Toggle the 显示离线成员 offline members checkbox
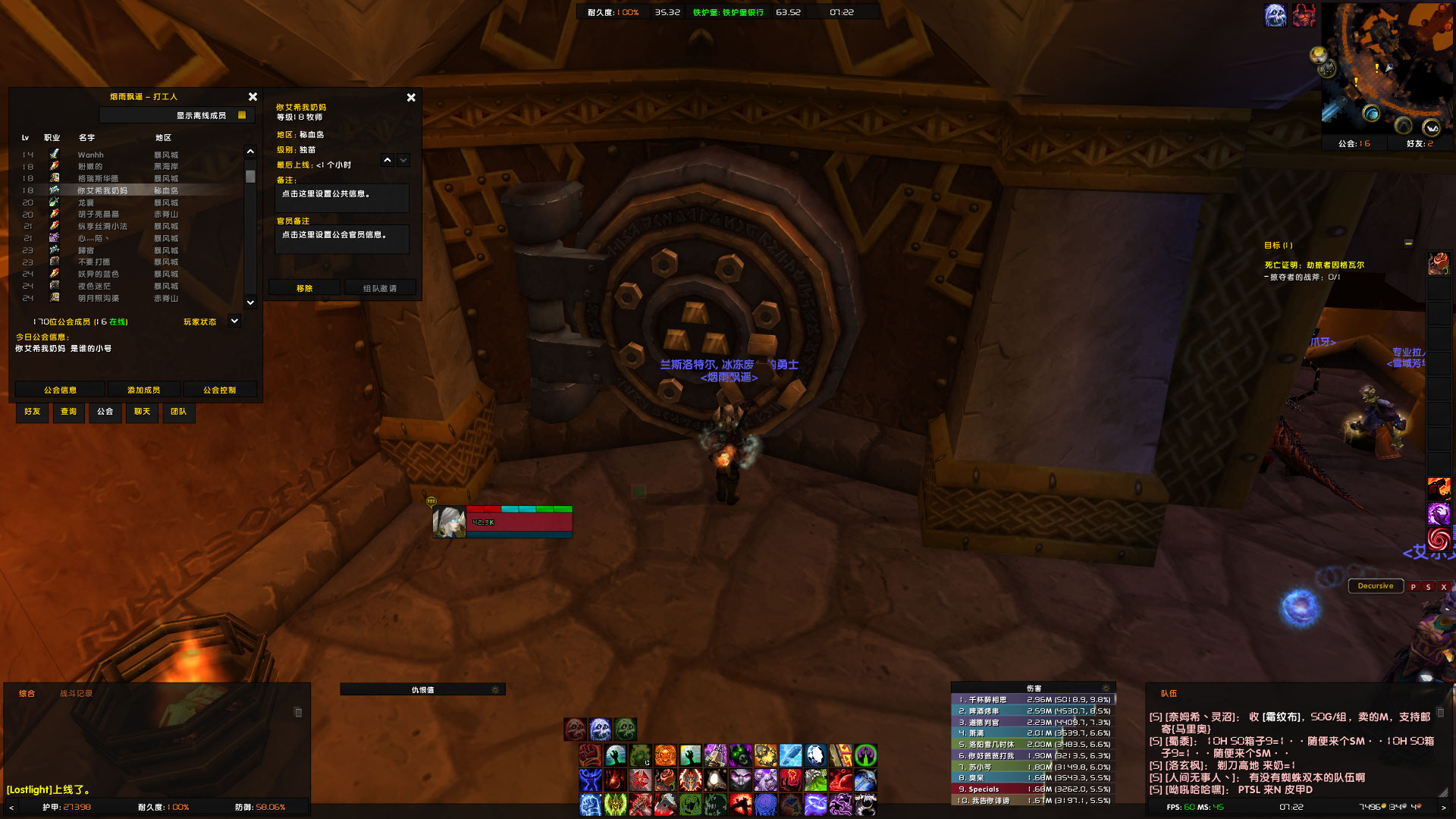 click(x=241, y=115)
